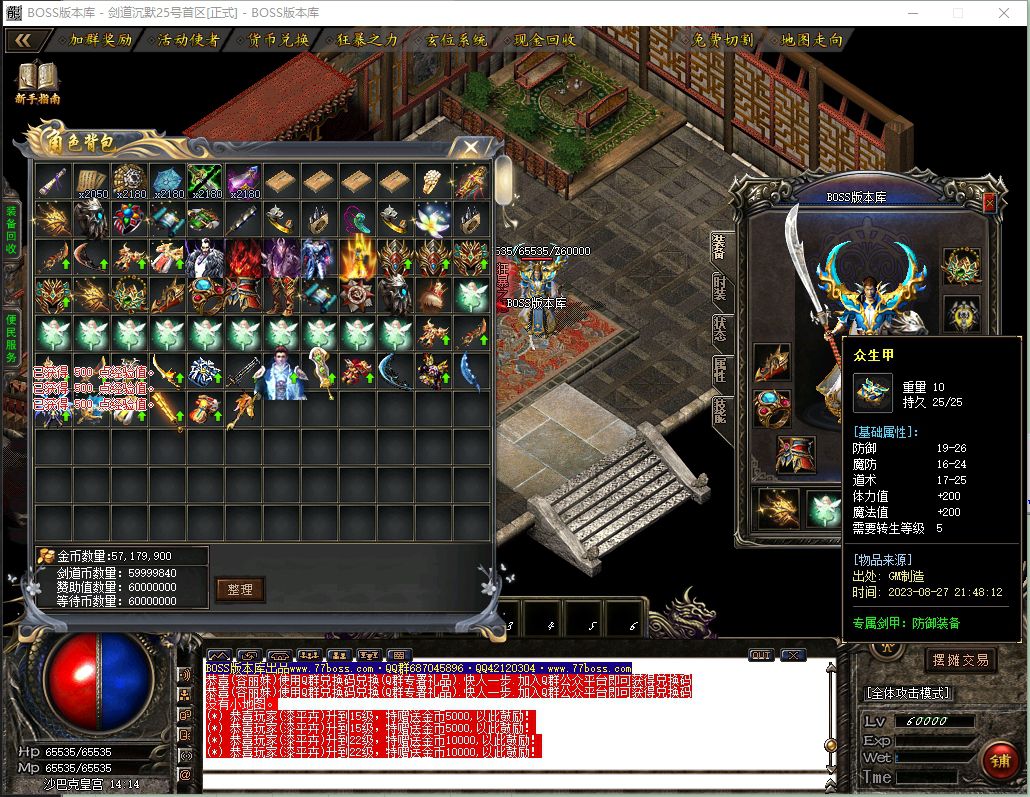Screen dimensions: 1030x797
Task: Choose 地图走向 from the top bar
Action: pyautogui.click(x=811, y=41)
